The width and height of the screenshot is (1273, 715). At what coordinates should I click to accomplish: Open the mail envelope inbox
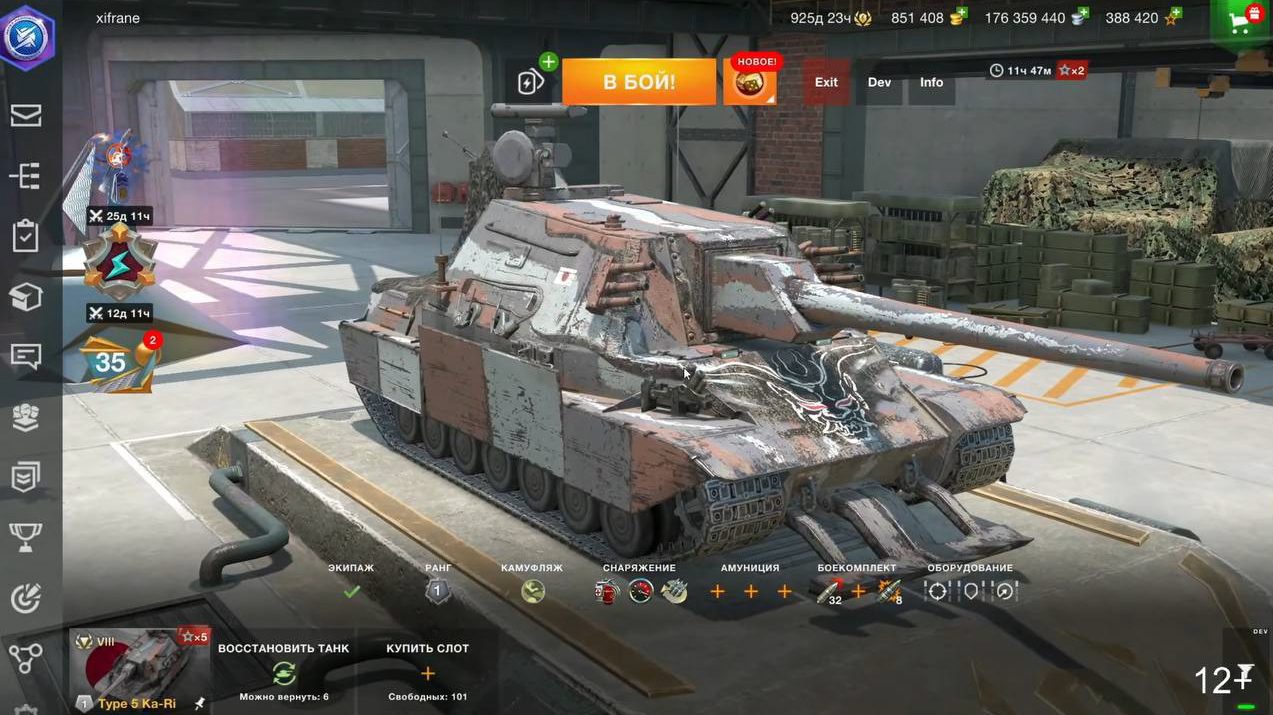pyautogui.click(x=26, y=115)
